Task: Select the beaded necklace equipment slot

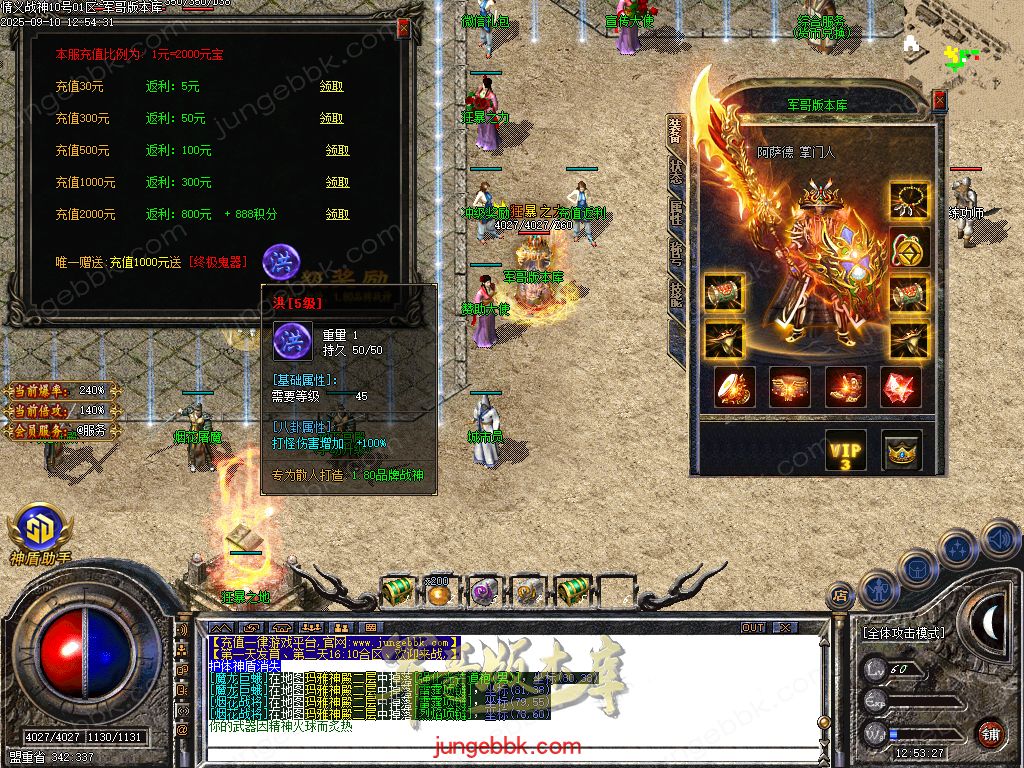Action: (x=910, y=200)
